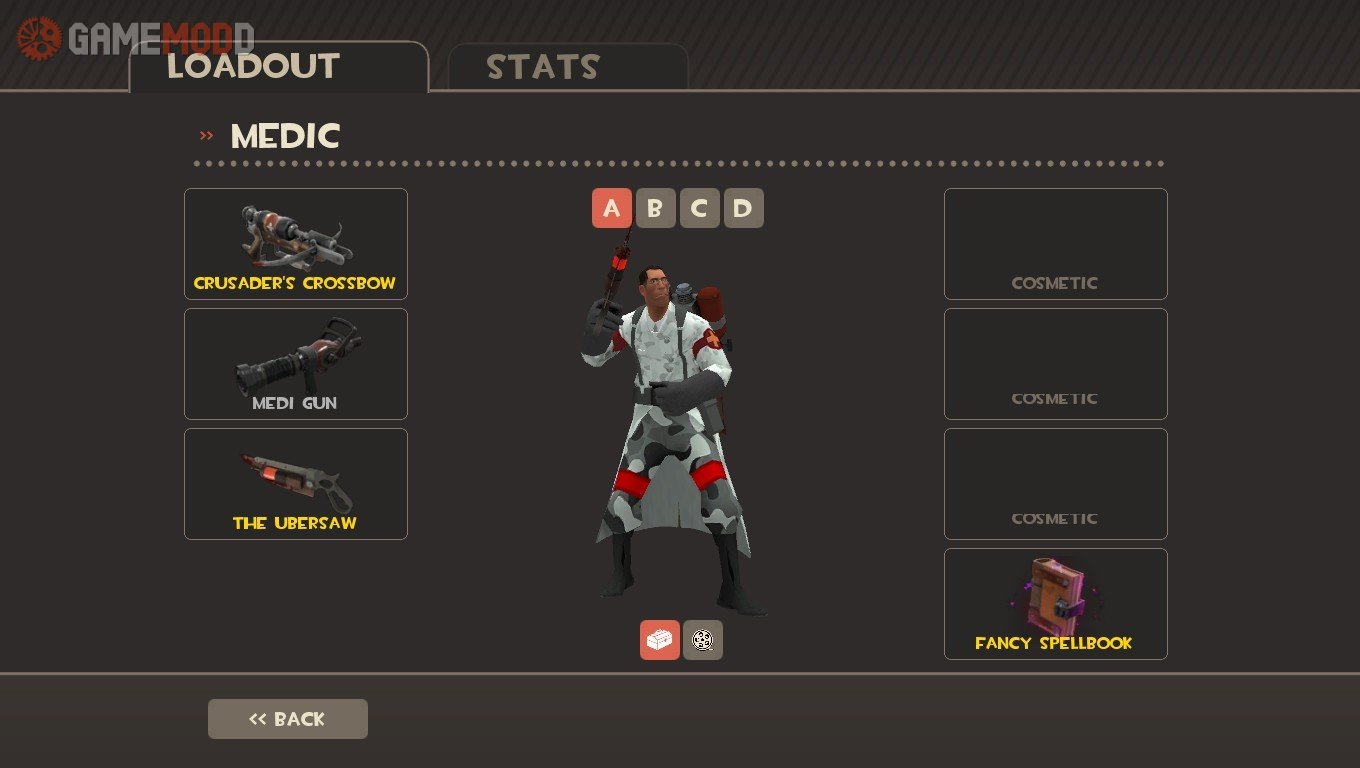Activate loadout preset C
This screenshot has width=1360, height=768.
pos(699,208)
